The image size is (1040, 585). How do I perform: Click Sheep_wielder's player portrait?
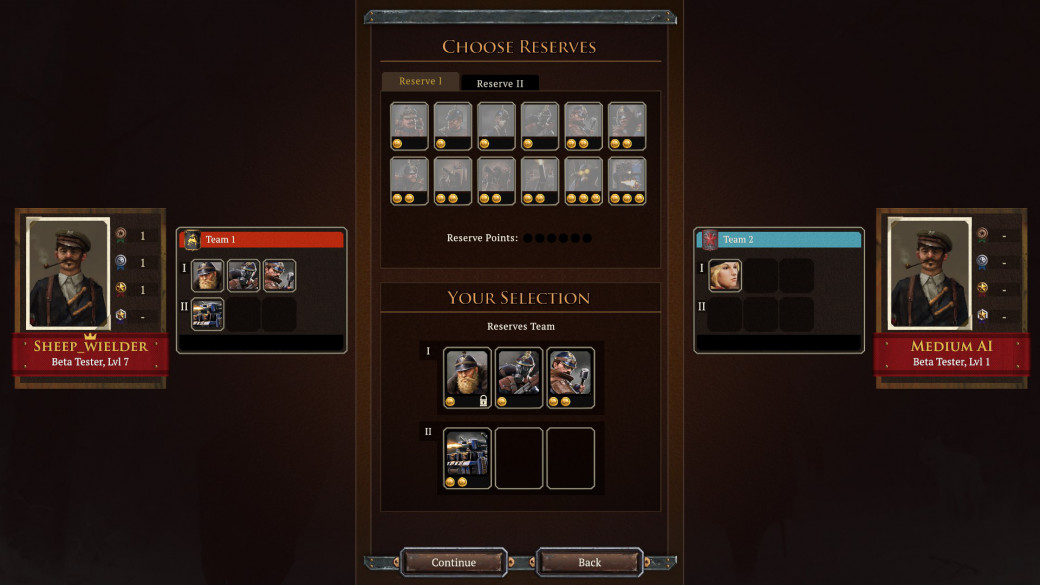[68, 272]
